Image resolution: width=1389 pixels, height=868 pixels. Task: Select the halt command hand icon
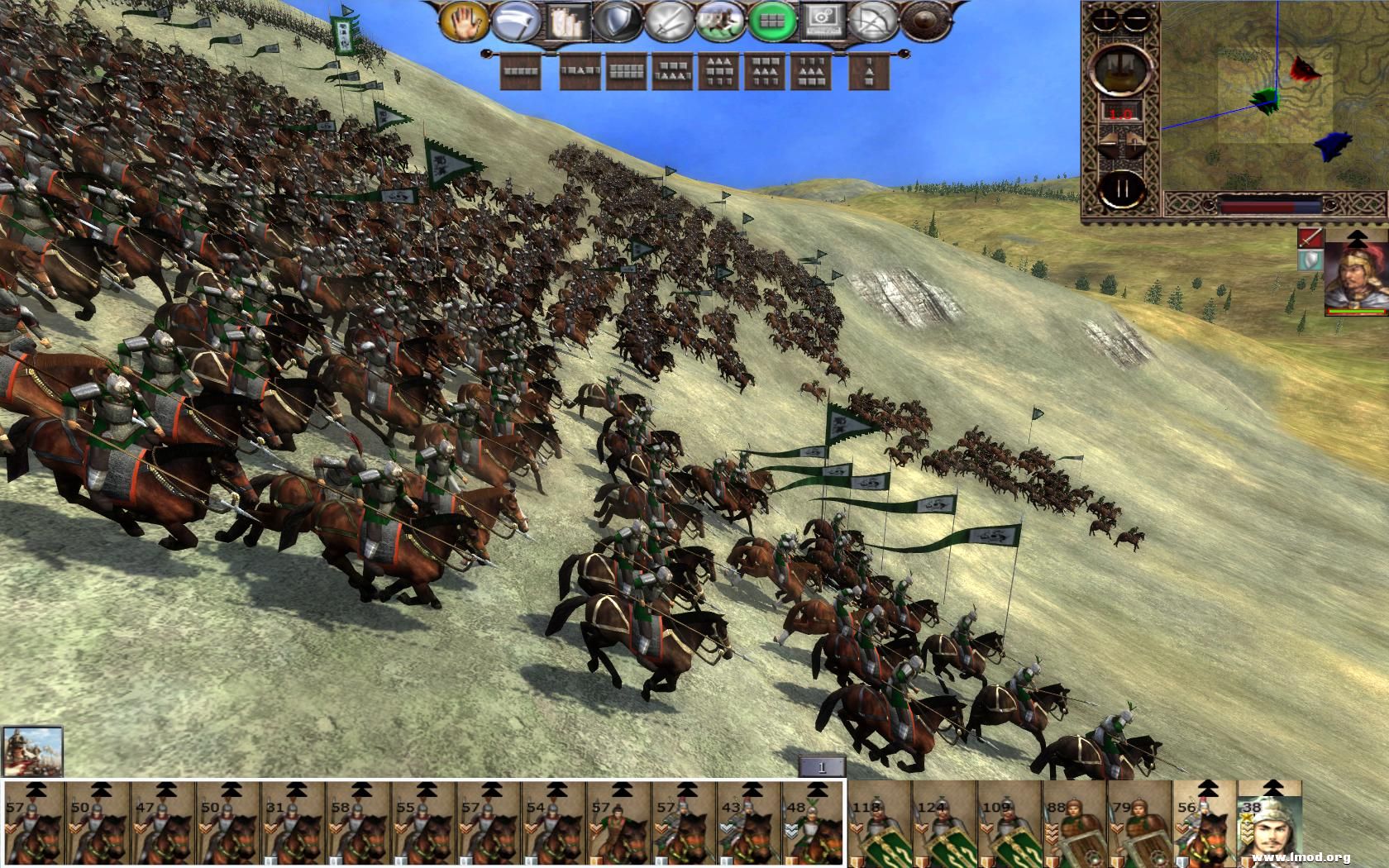pyautogui.click(x=462, y=20)
